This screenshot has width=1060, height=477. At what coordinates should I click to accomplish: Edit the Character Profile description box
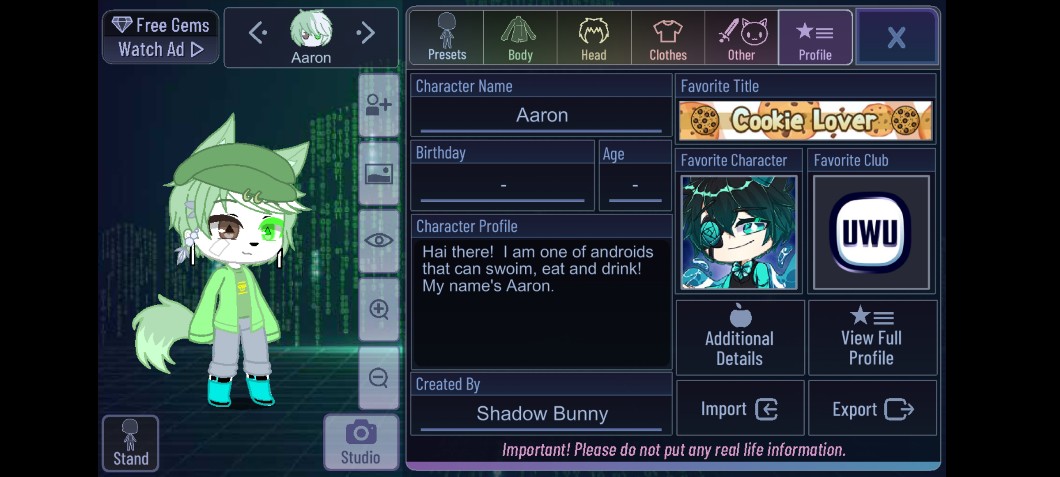point(541,302)
